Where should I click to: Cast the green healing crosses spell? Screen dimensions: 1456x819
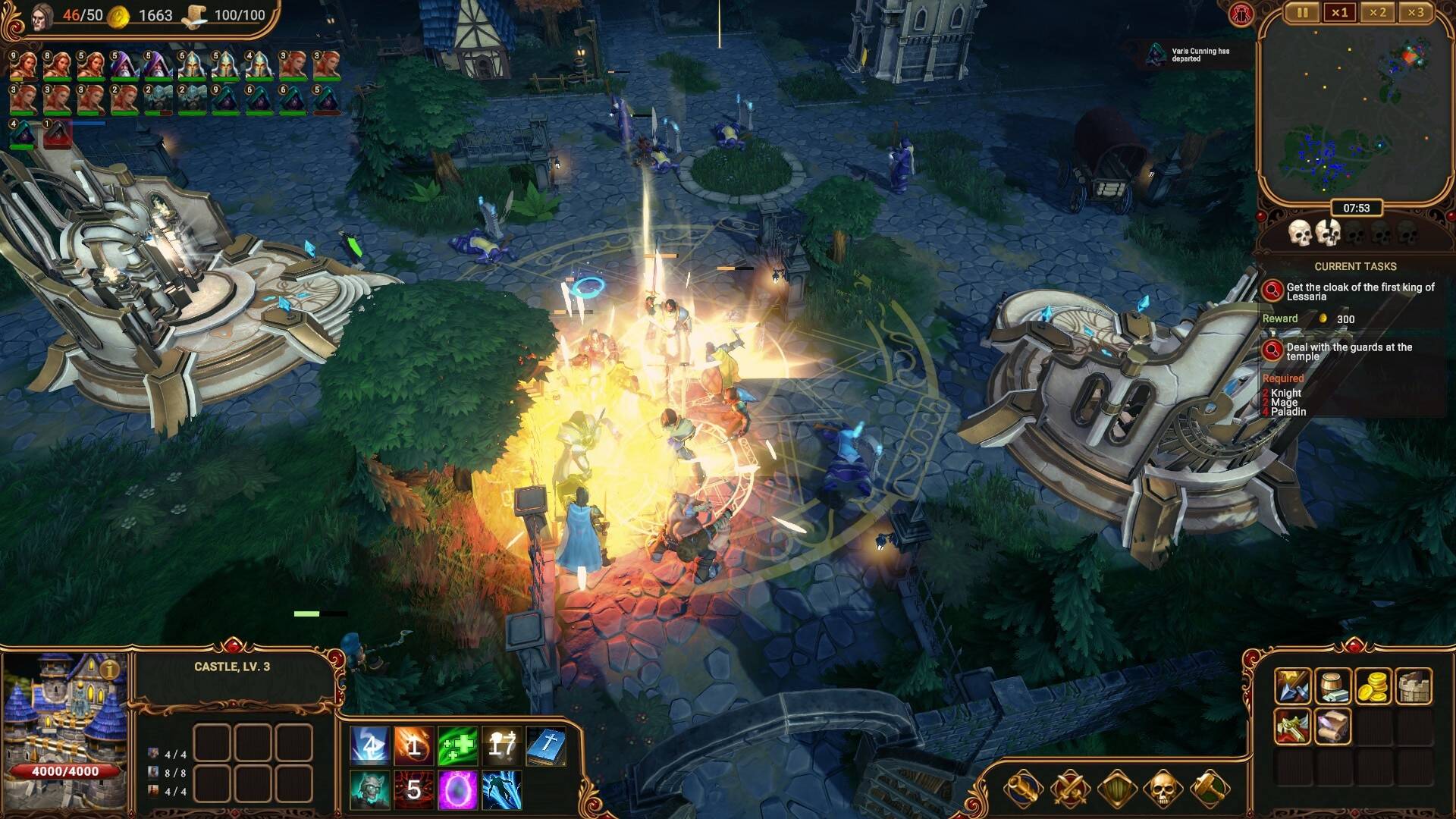[457, 746]
